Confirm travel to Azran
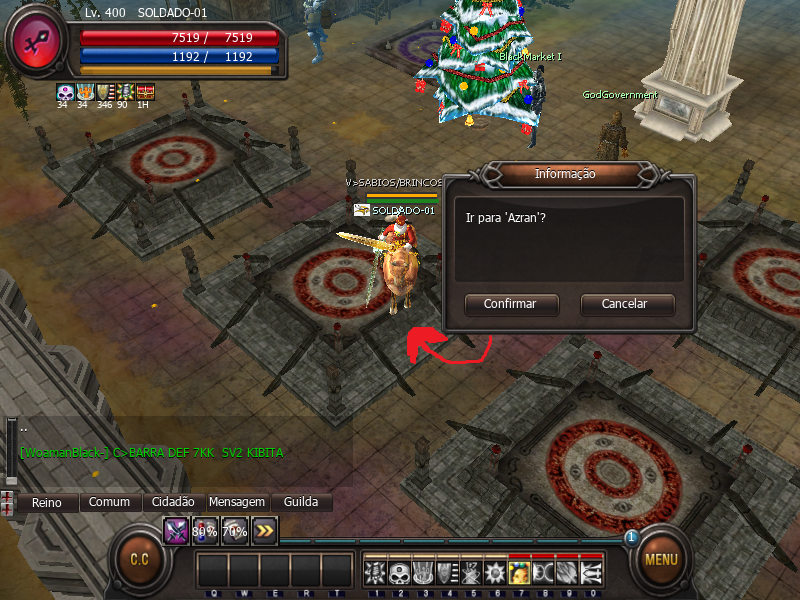 point(510,304)
